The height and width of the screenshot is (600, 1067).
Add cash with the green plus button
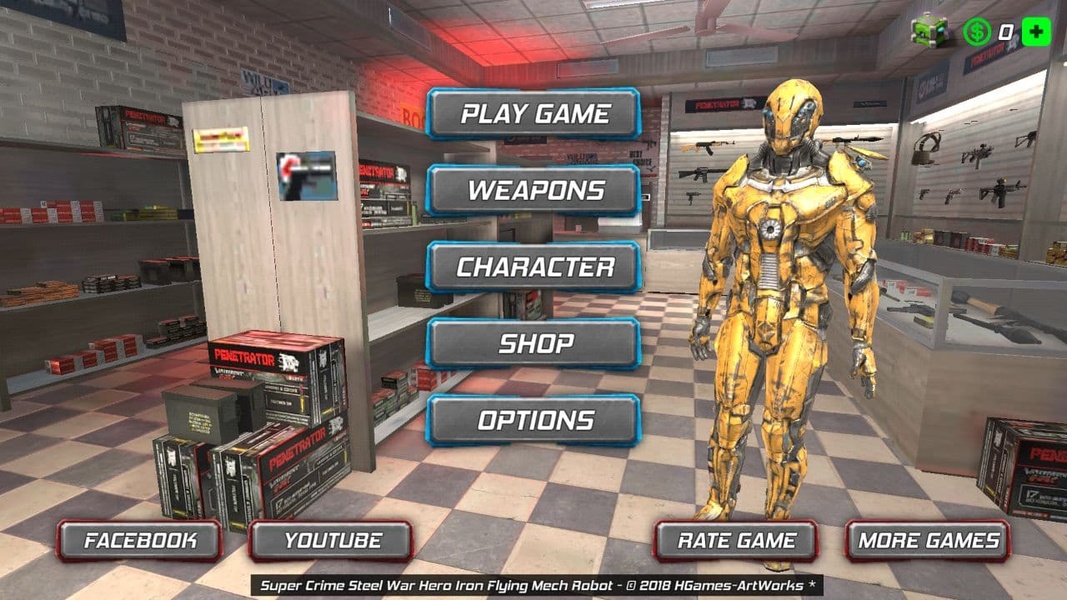[x=1037, y=32]
